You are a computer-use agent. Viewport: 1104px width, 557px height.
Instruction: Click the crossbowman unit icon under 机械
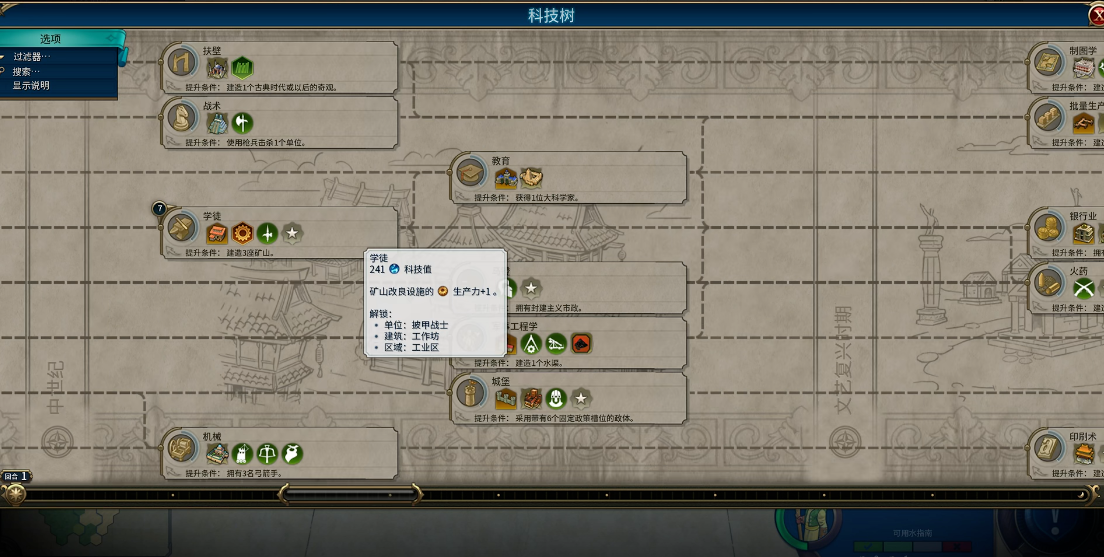[x=267, y=454]
